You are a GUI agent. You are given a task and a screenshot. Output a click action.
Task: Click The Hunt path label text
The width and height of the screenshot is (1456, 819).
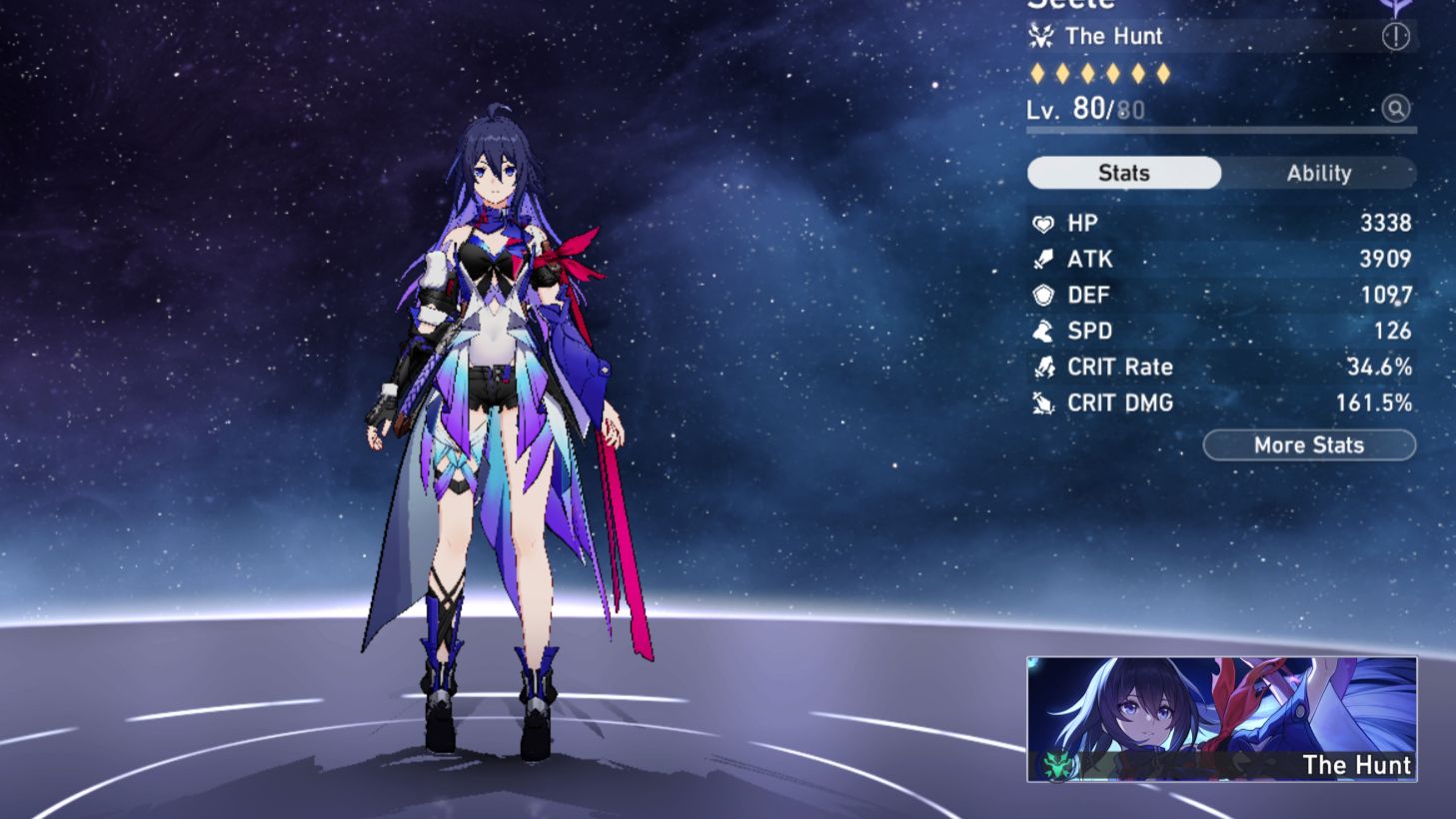pyautogui.click(x=1115, y=36)
